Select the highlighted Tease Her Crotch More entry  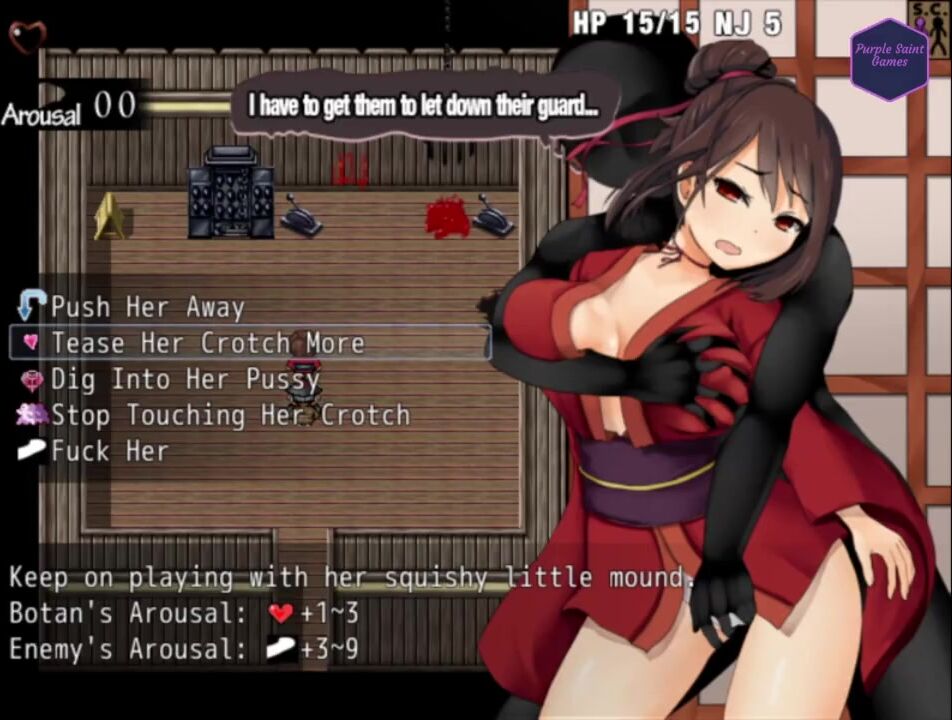click(x=208, y=343)
